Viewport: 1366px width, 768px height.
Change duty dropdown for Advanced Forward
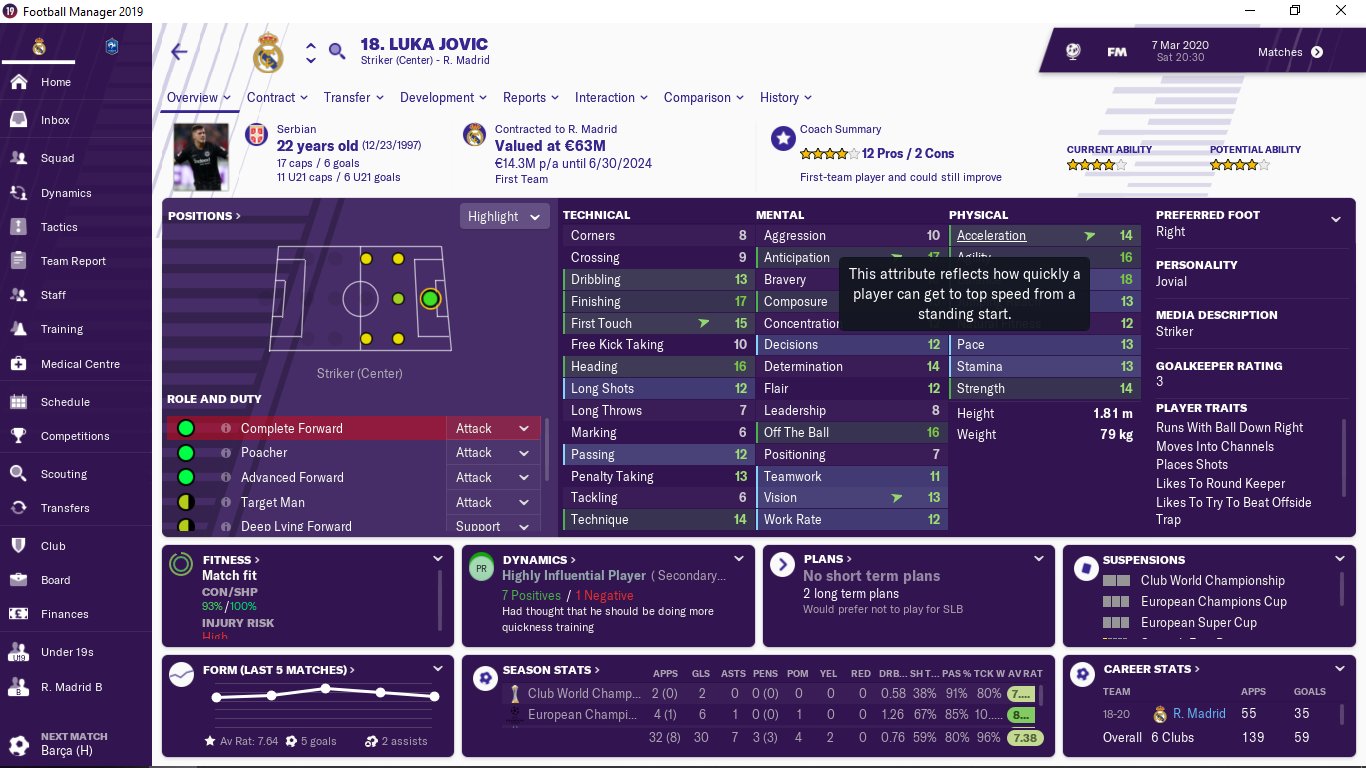(493, 478)
